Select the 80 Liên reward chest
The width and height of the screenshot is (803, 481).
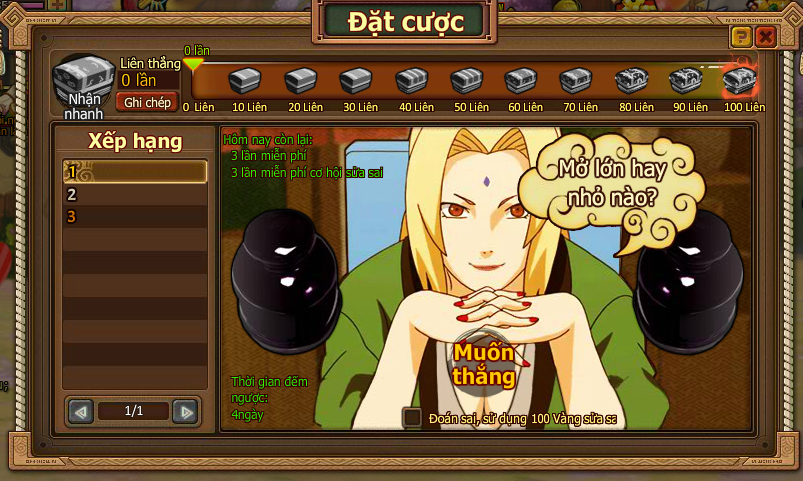(x=630, y=80)
